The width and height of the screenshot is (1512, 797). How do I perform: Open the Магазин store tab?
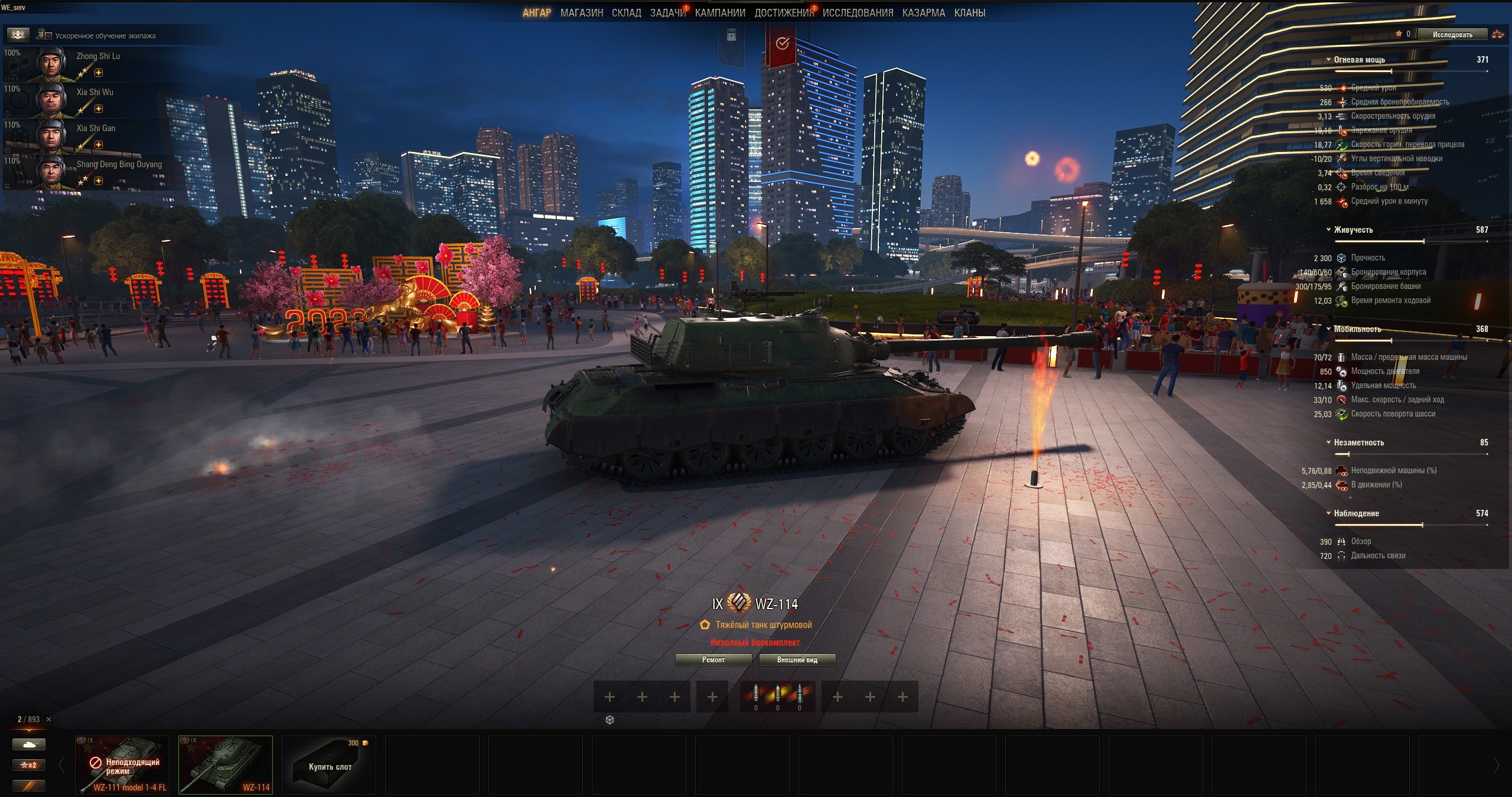tap(581, 13)
